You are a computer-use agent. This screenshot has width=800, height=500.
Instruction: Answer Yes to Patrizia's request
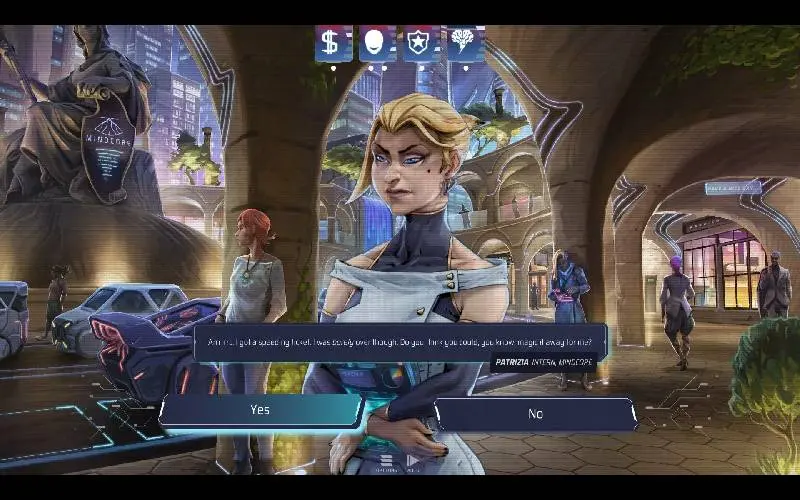click(260, 410)
